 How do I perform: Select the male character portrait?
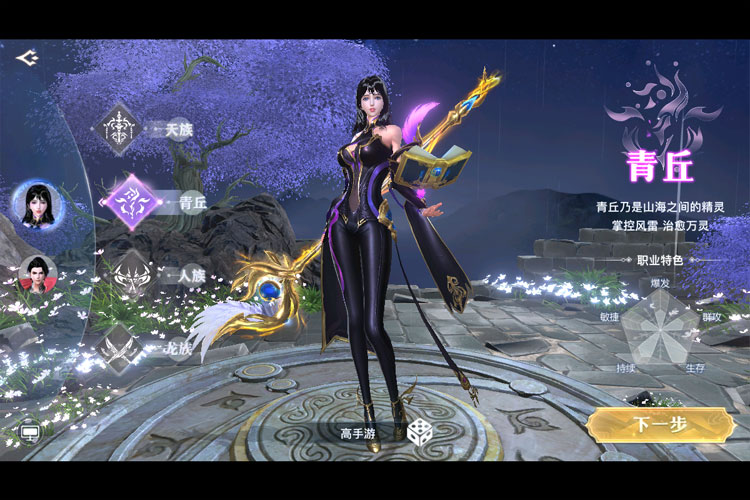38,273
